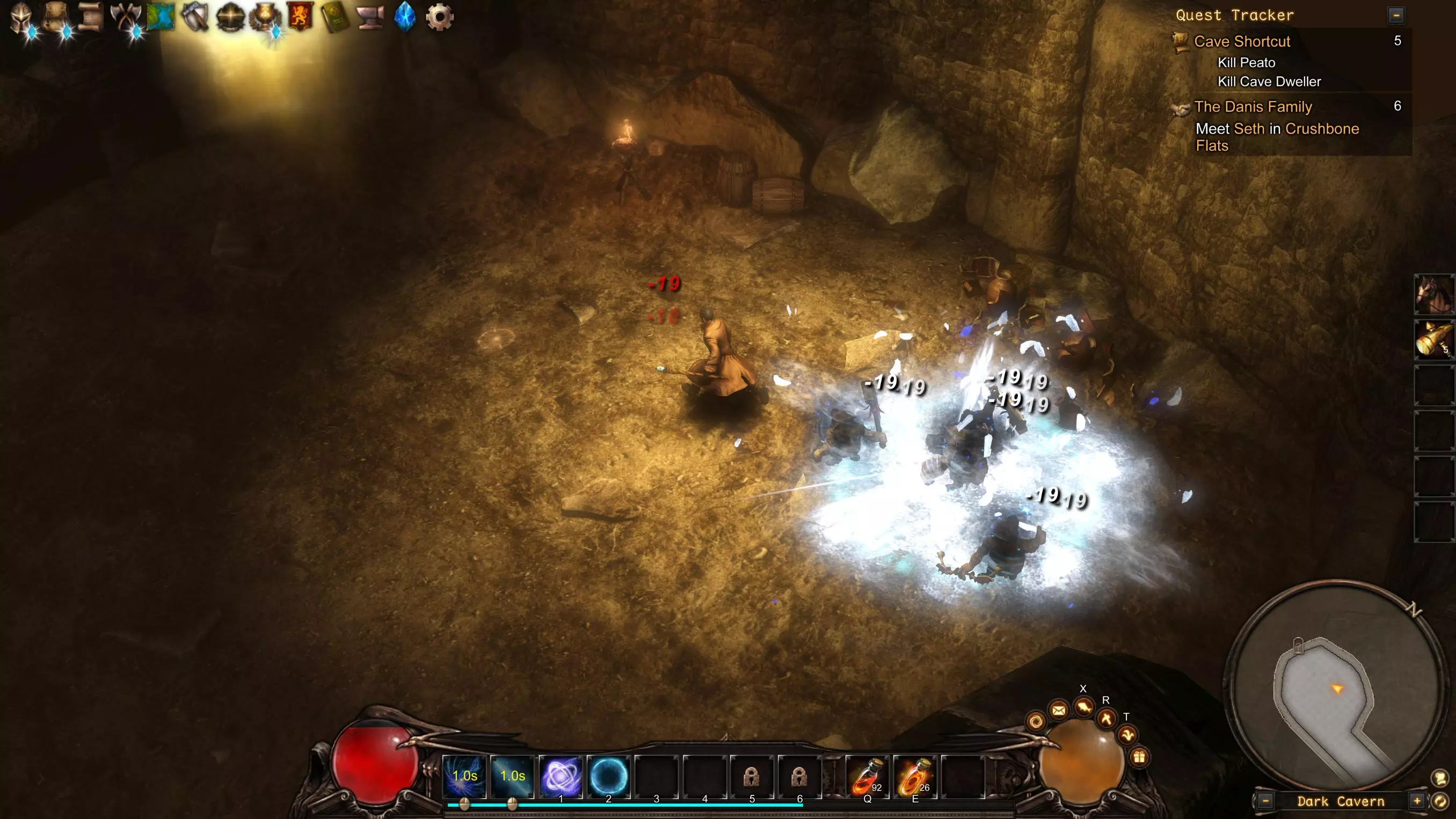Image resolution: width=1456 pixels, height=819 pixels.
Task: Open the trophy achievements icon
Action: pyautogui.click(x=265, y=17)
